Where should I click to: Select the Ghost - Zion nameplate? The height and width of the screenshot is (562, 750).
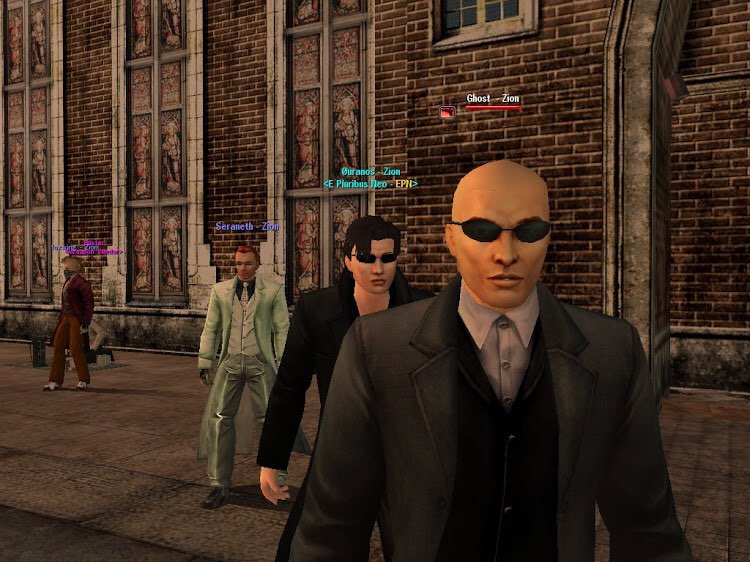pos(493,99)
